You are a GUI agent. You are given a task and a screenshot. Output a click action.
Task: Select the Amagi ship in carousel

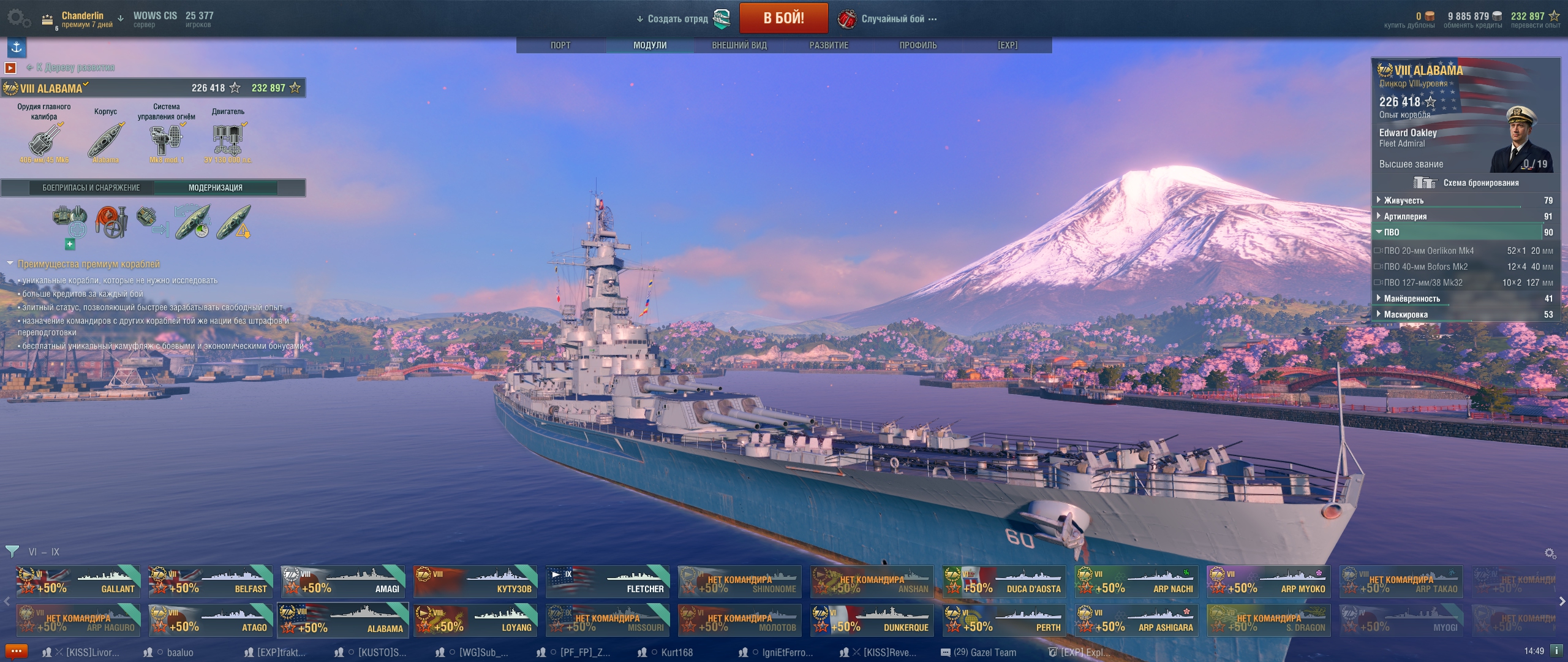coord(343,581)
